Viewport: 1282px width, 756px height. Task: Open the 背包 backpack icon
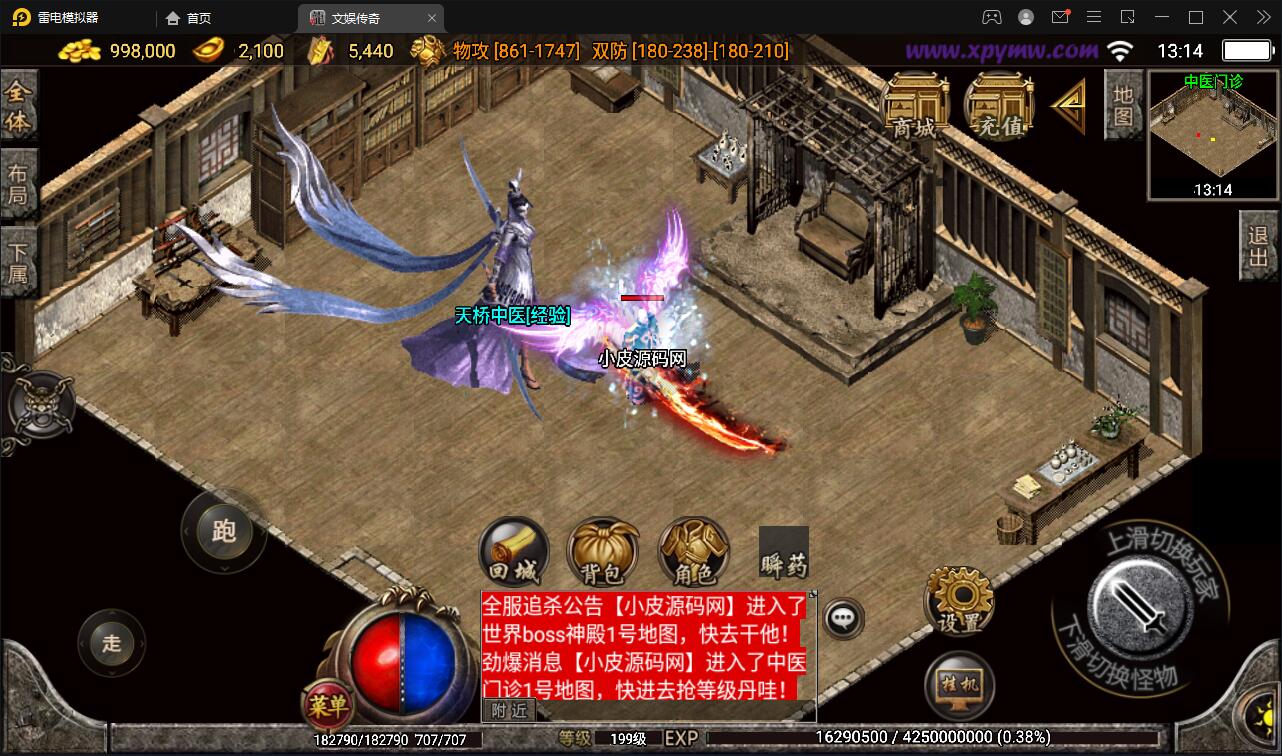[603, 552]
